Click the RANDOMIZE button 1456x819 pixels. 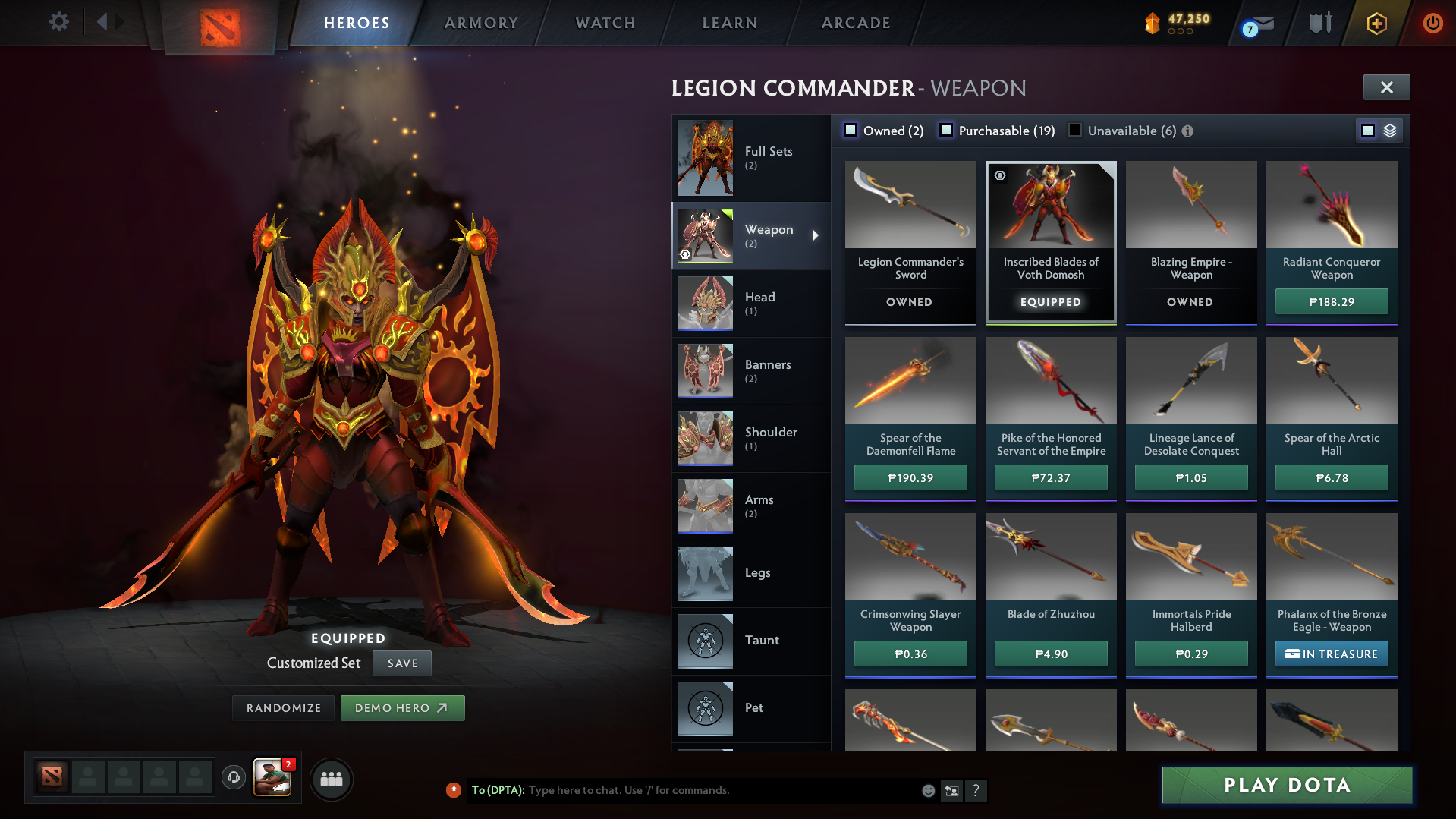coord(283,707)
